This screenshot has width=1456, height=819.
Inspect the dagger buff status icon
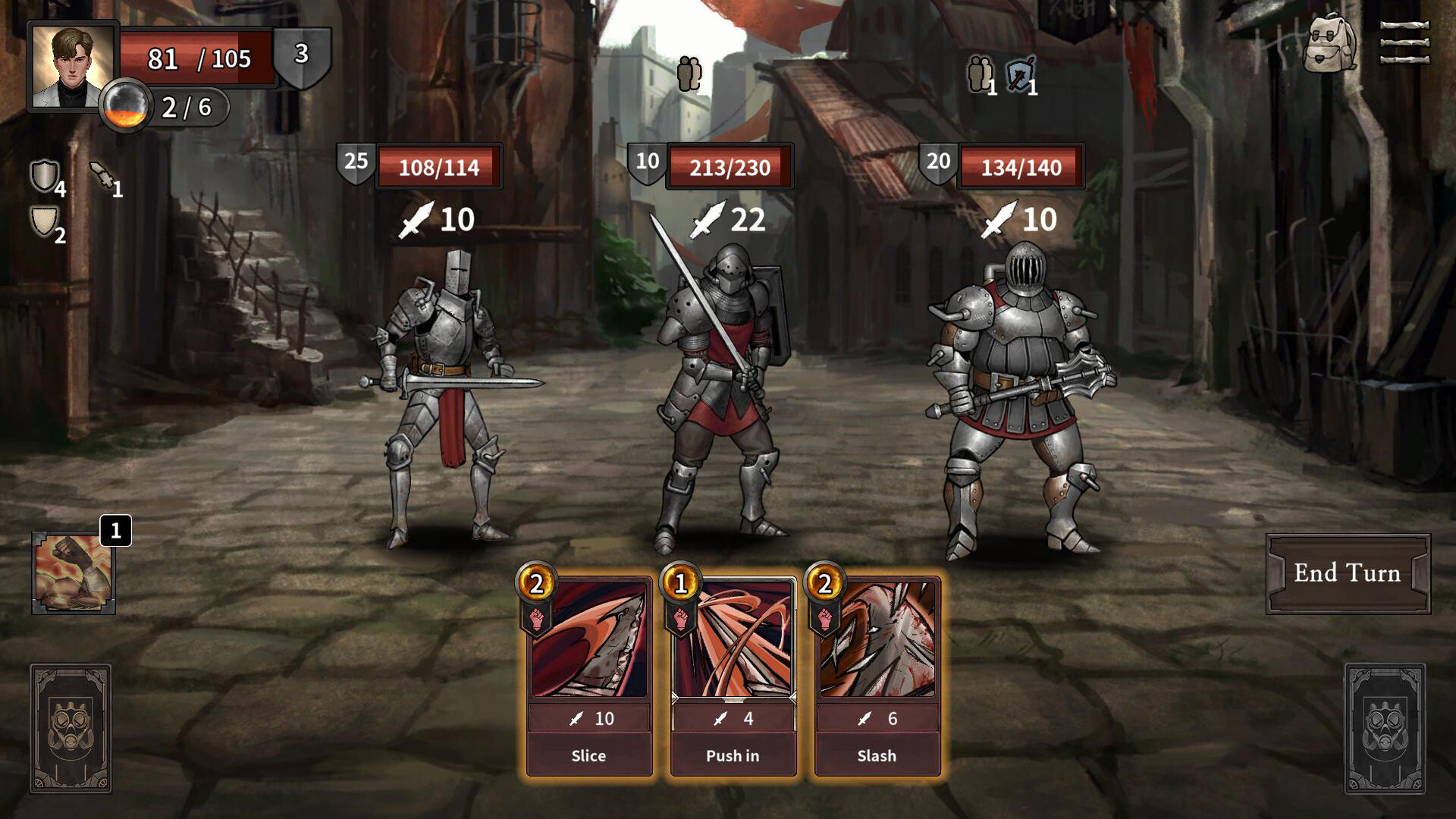tap(102, 176)
